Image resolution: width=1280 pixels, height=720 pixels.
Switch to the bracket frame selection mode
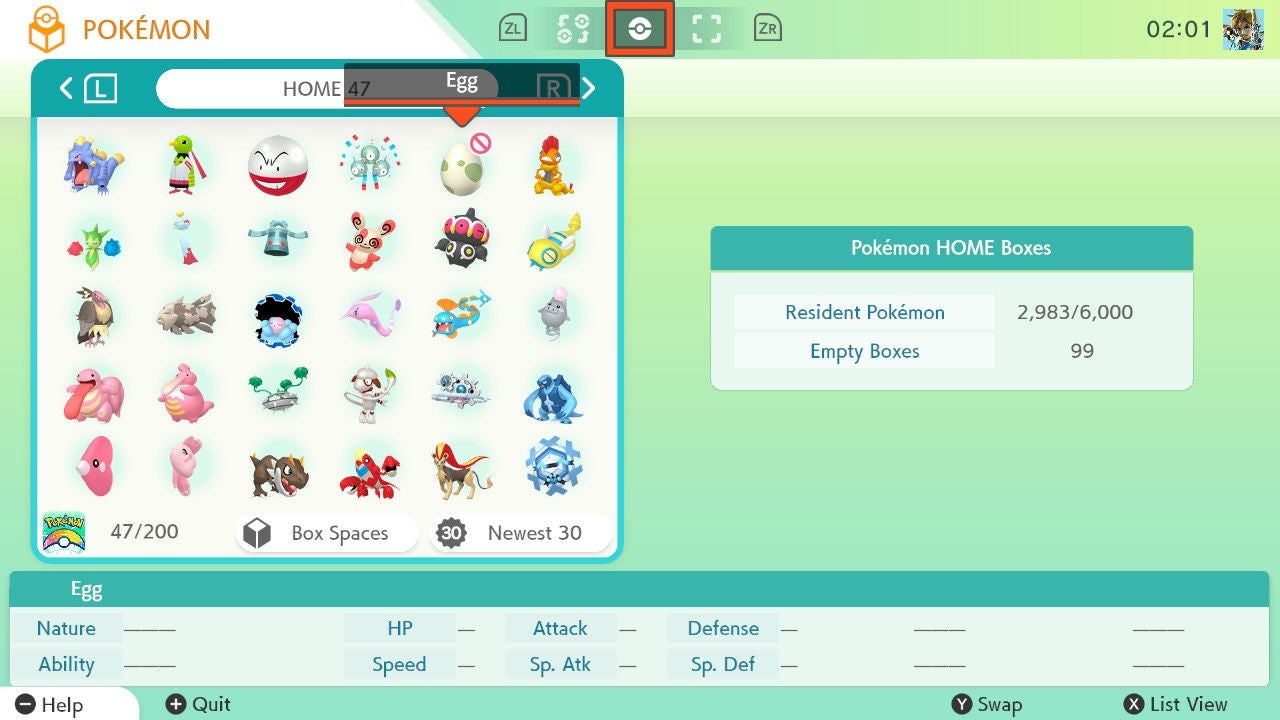click(x=706, y=29)
